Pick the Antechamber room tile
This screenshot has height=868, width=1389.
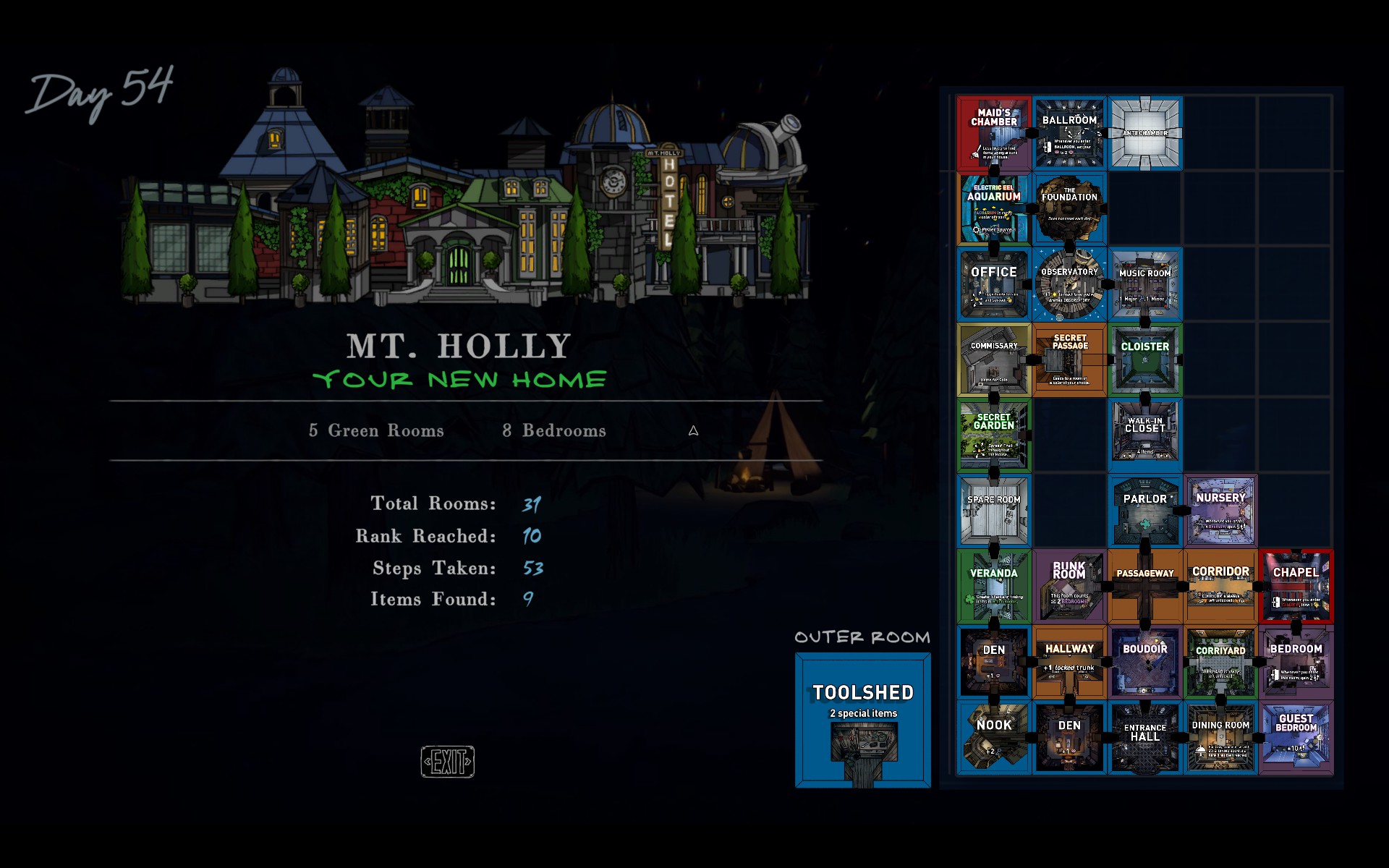point(1145,134)
